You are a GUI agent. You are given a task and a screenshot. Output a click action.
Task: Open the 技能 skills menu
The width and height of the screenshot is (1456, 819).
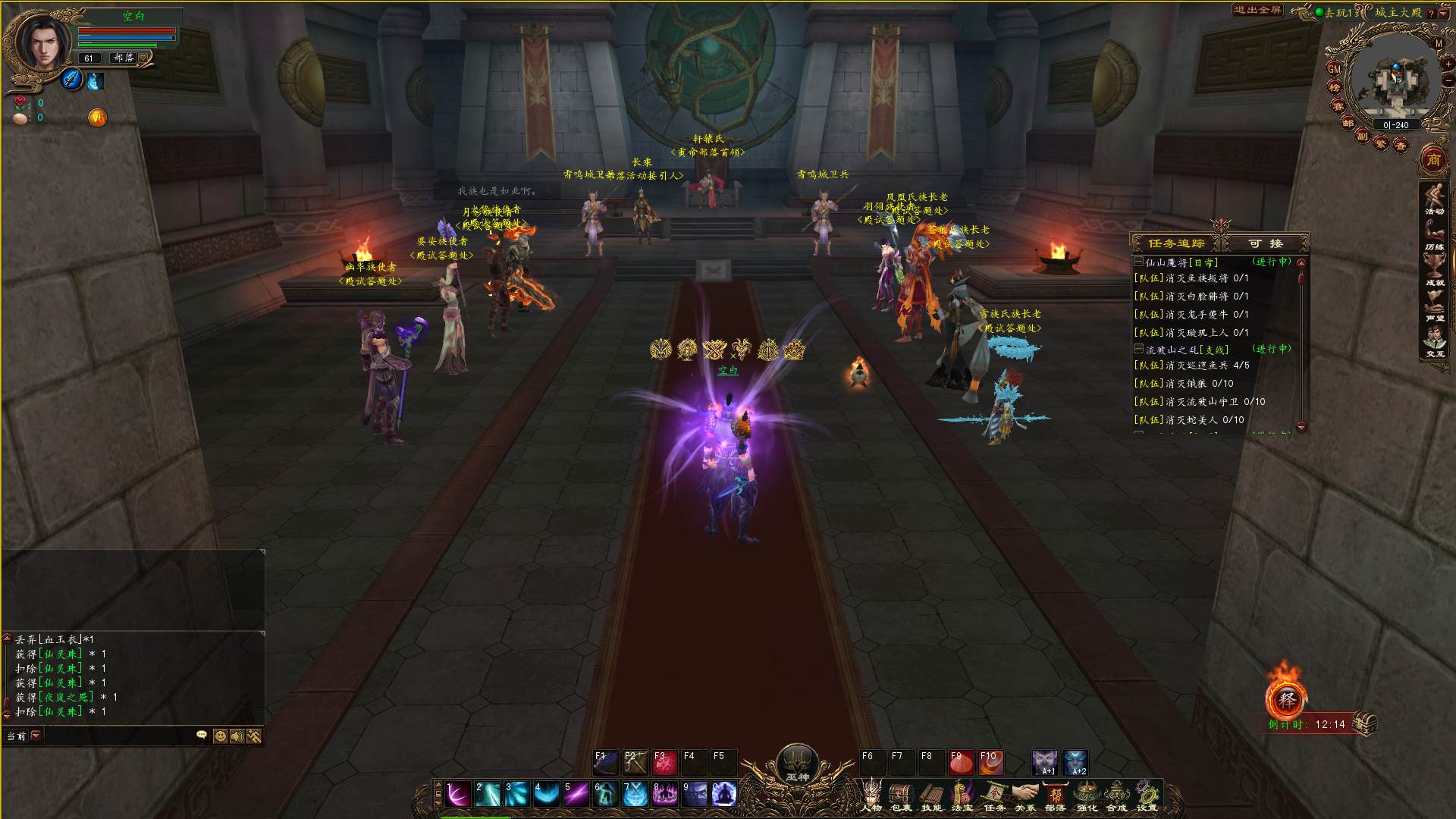coord(931,795)
